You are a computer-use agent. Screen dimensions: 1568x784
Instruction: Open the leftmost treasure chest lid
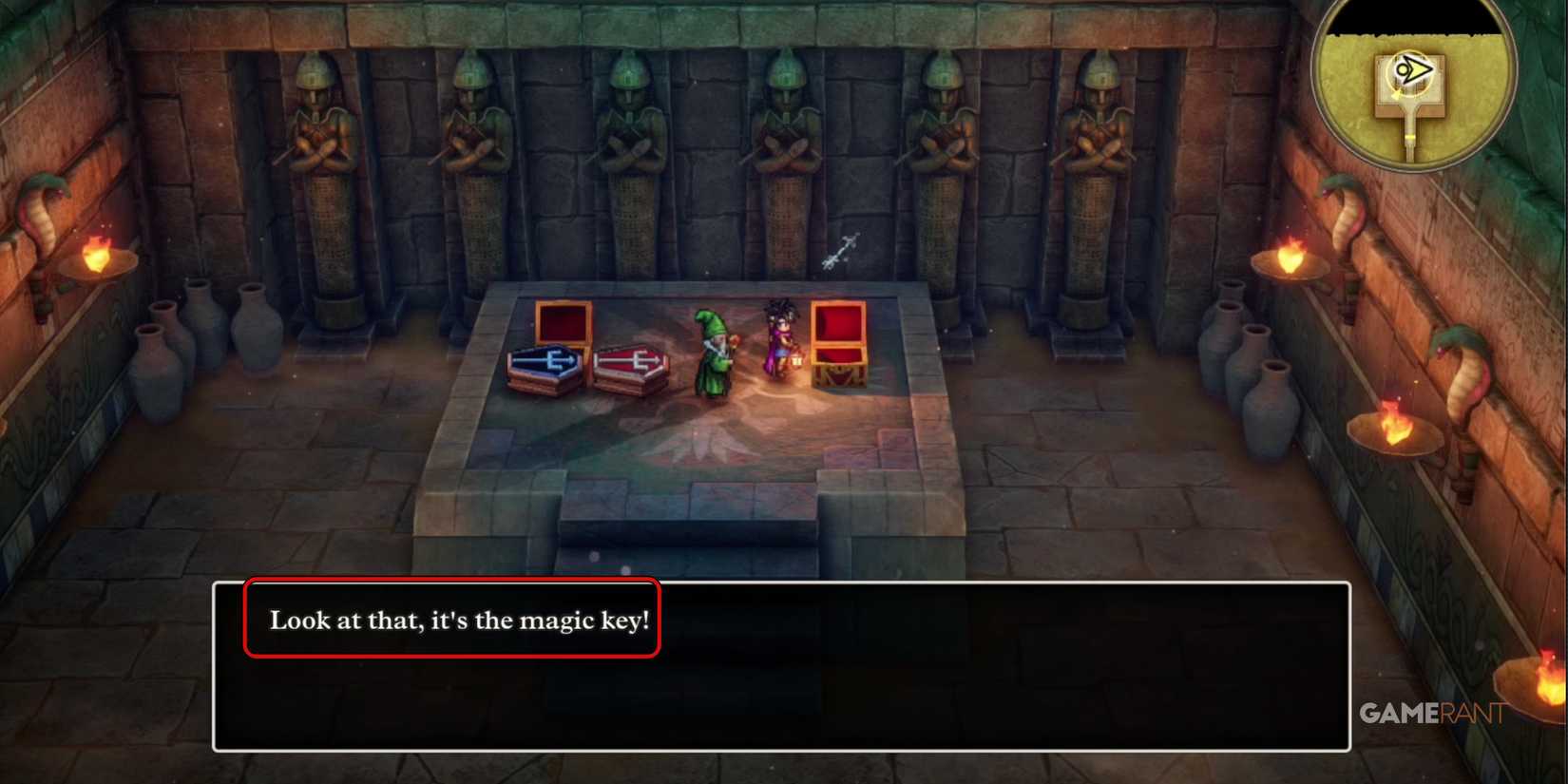point(564,321)
